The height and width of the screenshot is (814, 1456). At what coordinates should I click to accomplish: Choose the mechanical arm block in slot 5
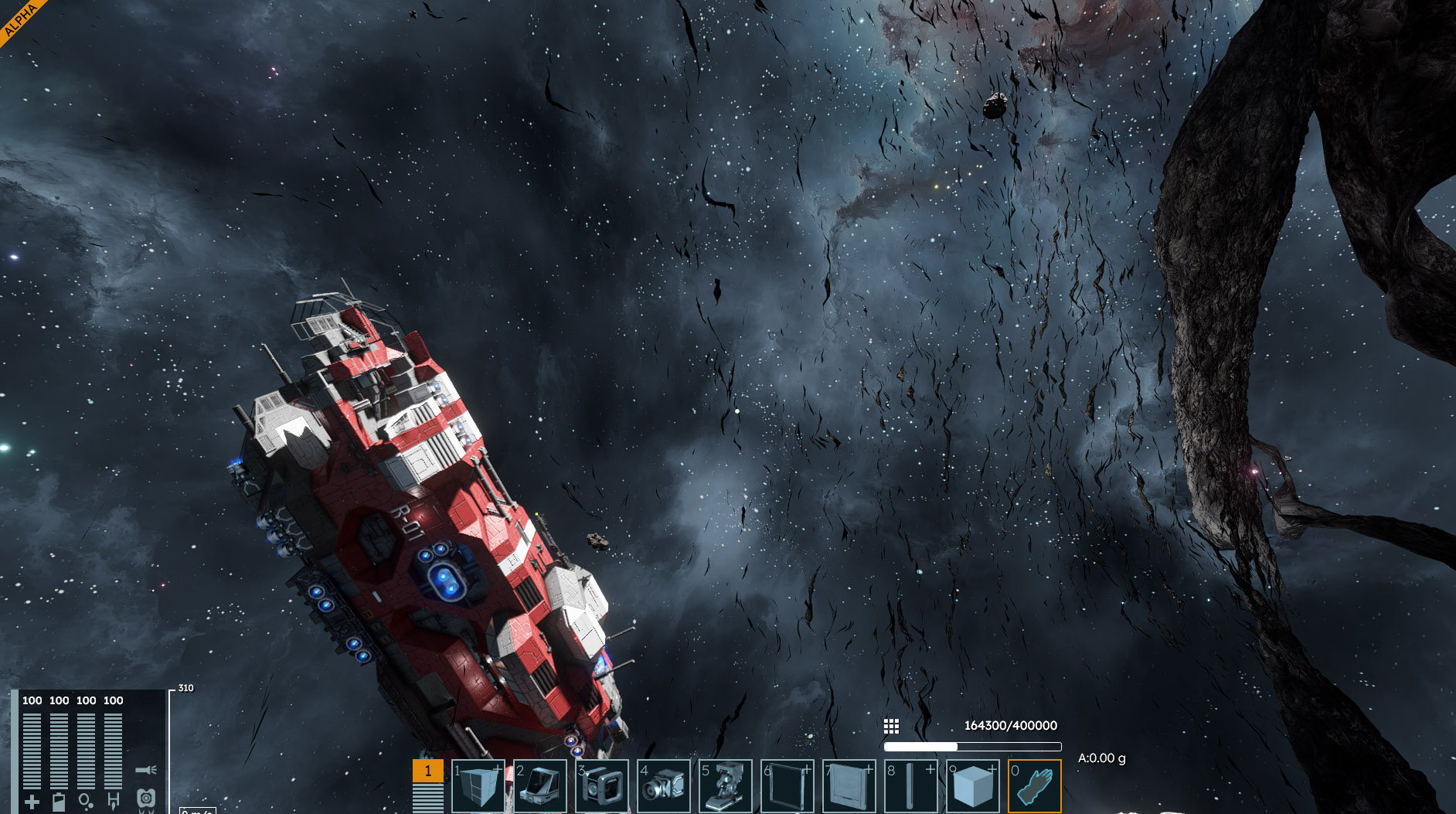point(725,786)
